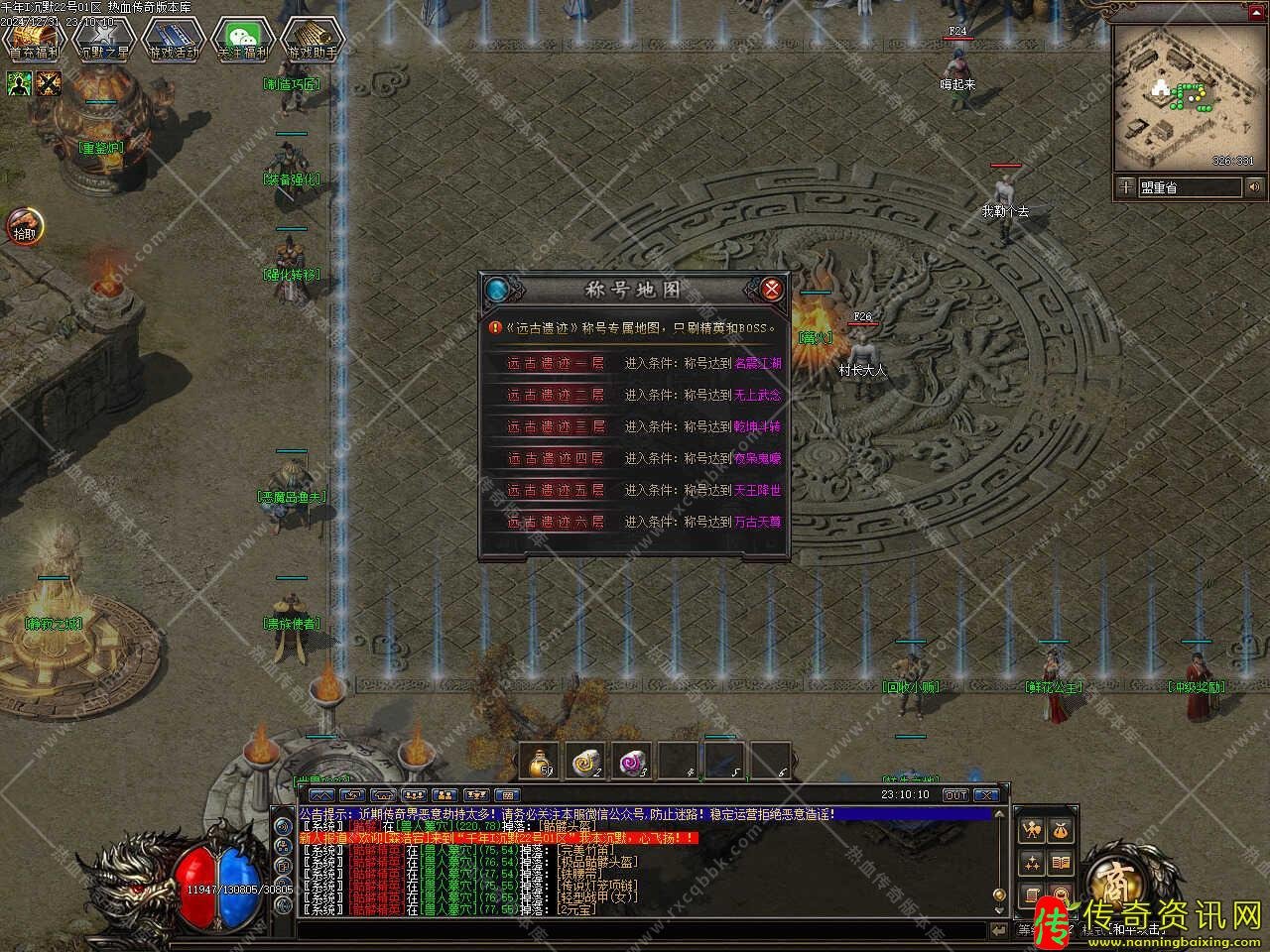Use the yellow potion in hotbar slot 1
Viewport: 1270px width, 952px height.
(540, 762)
